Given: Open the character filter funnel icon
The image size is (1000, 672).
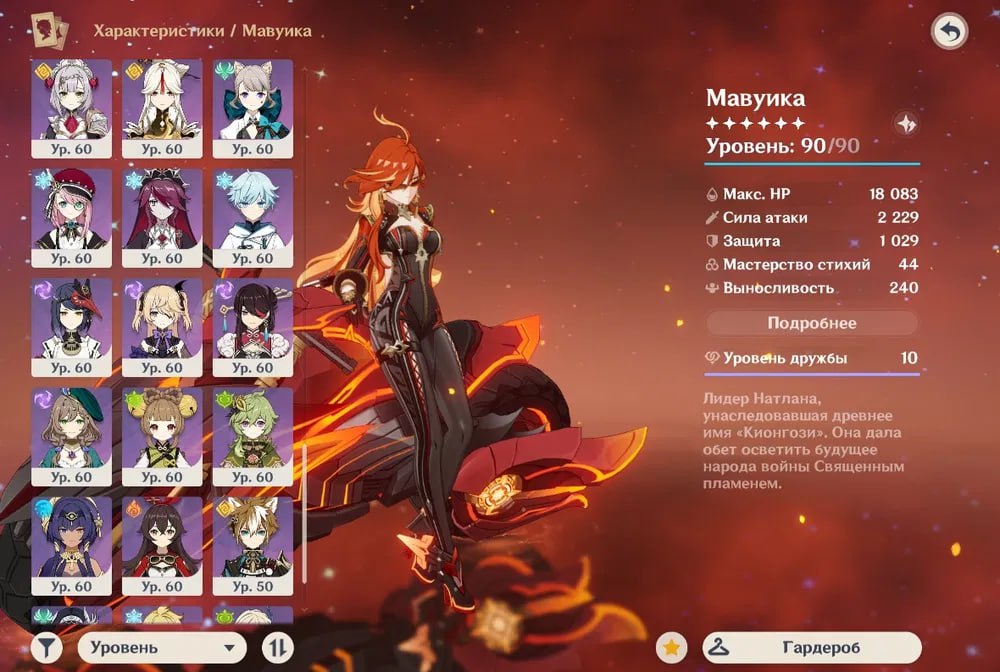Looking at the screenshot, I should pos(46,648).
